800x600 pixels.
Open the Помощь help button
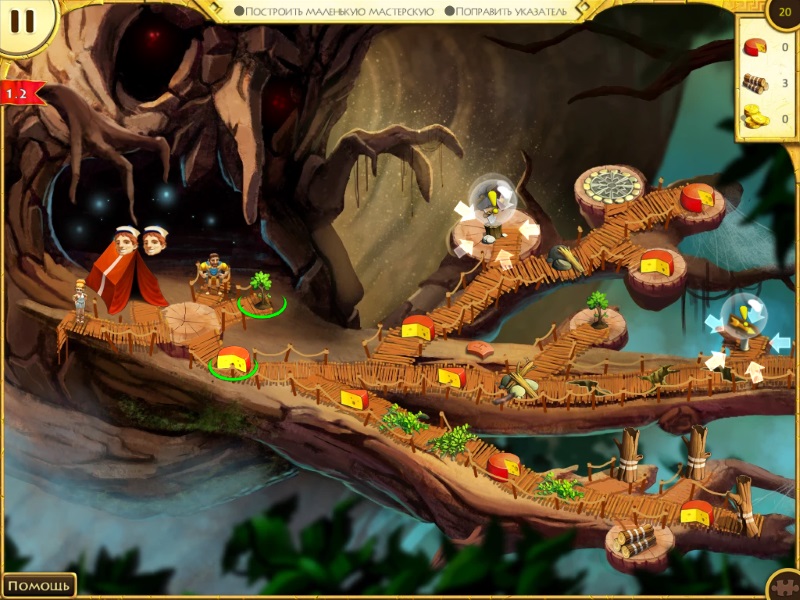[39, 585]
